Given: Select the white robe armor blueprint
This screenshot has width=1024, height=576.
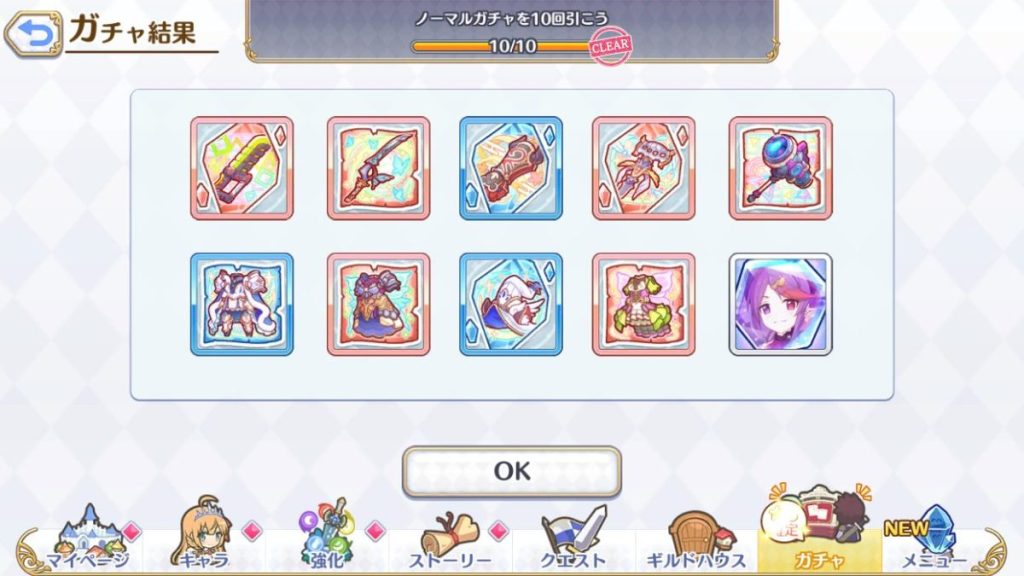Looking at the screenshot, I should click(x=242, y=304).
